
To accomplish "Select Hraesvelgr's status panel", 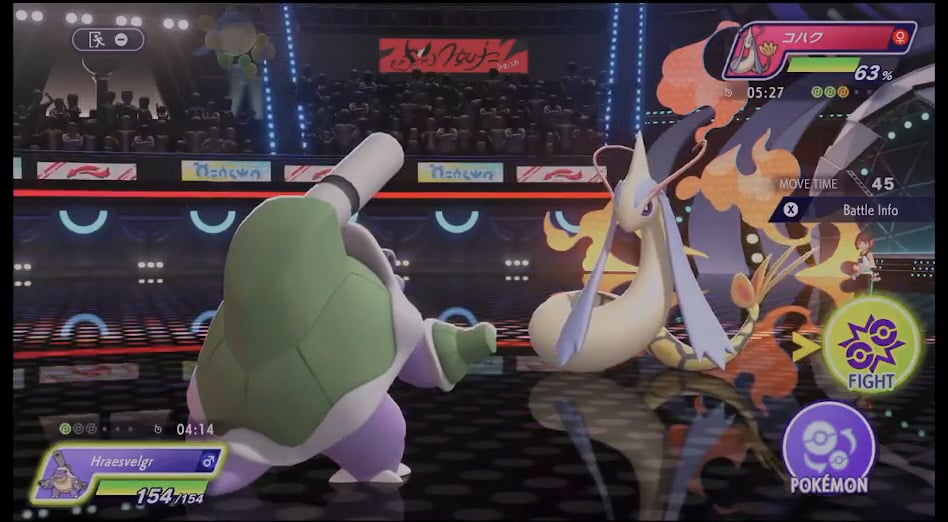I will click(x=130, y=473).
